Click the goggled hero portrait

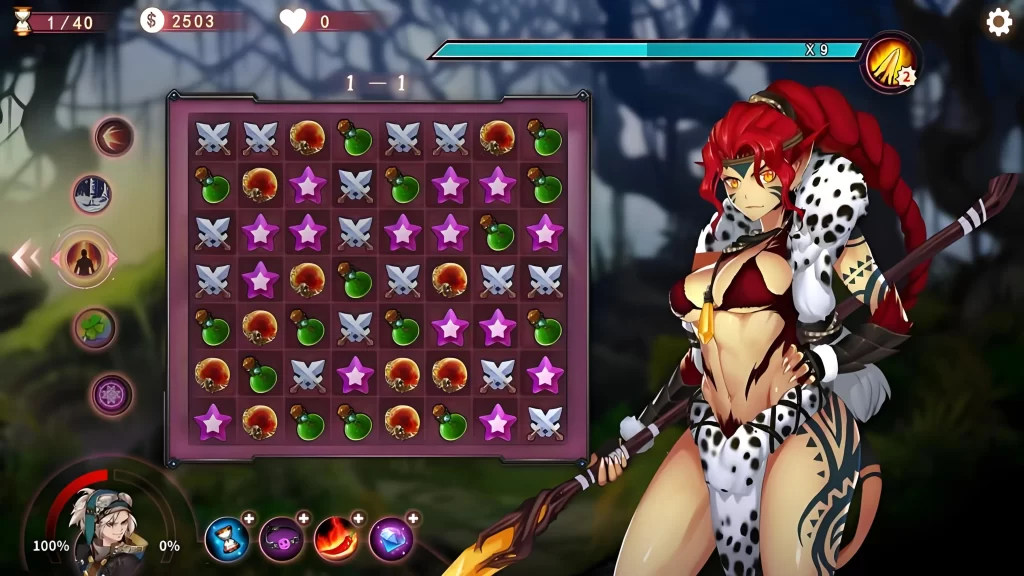point(103,525)
